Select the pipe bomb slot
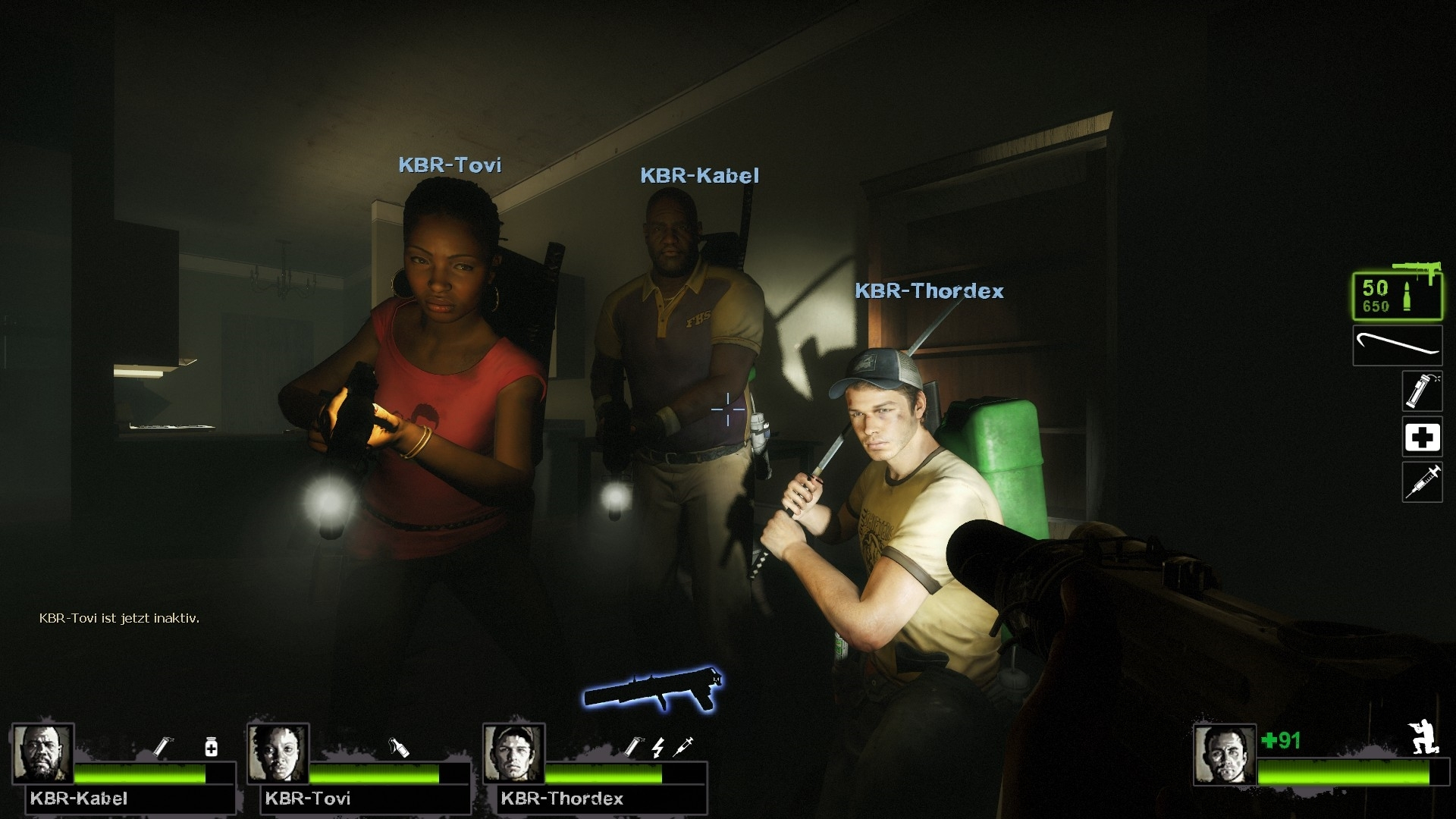The image size is (1456, 819). tap(1421, 391)
